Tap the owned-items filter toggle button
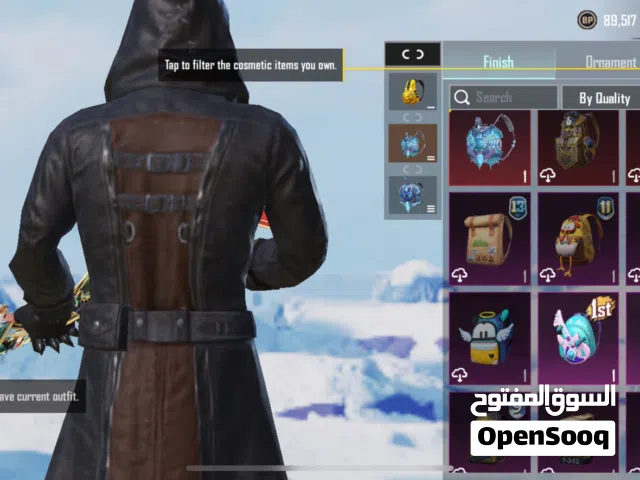 pos(413,55)
